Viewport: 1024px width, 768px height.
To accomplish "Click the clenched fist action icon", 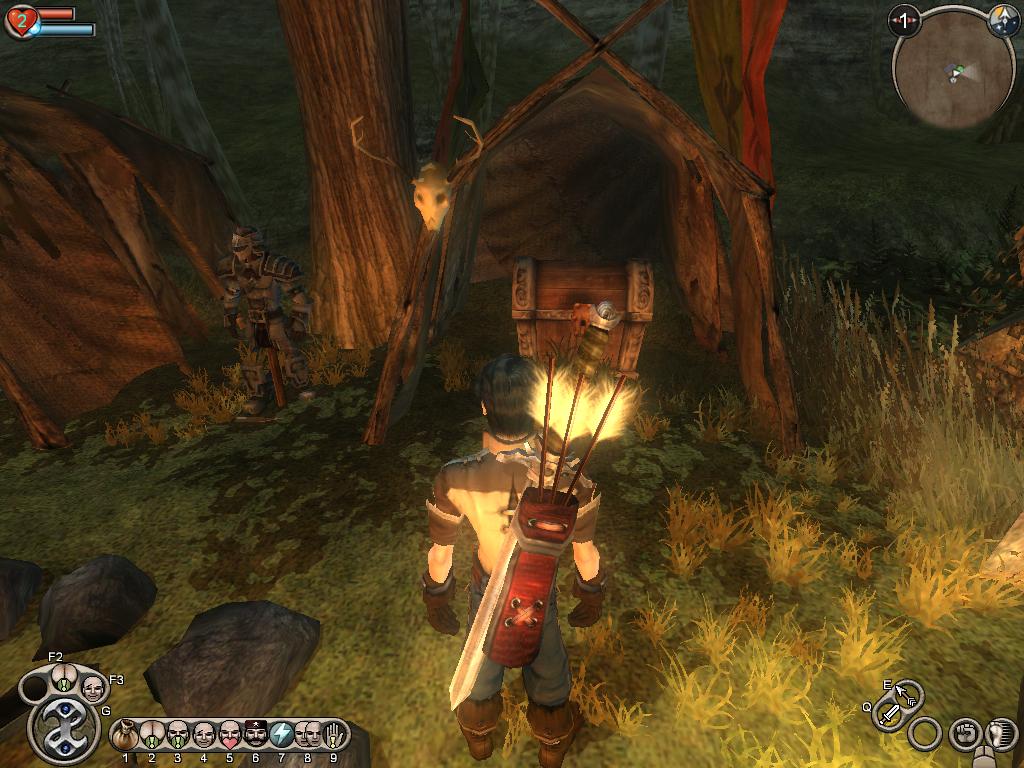I will tap(963, 735).
